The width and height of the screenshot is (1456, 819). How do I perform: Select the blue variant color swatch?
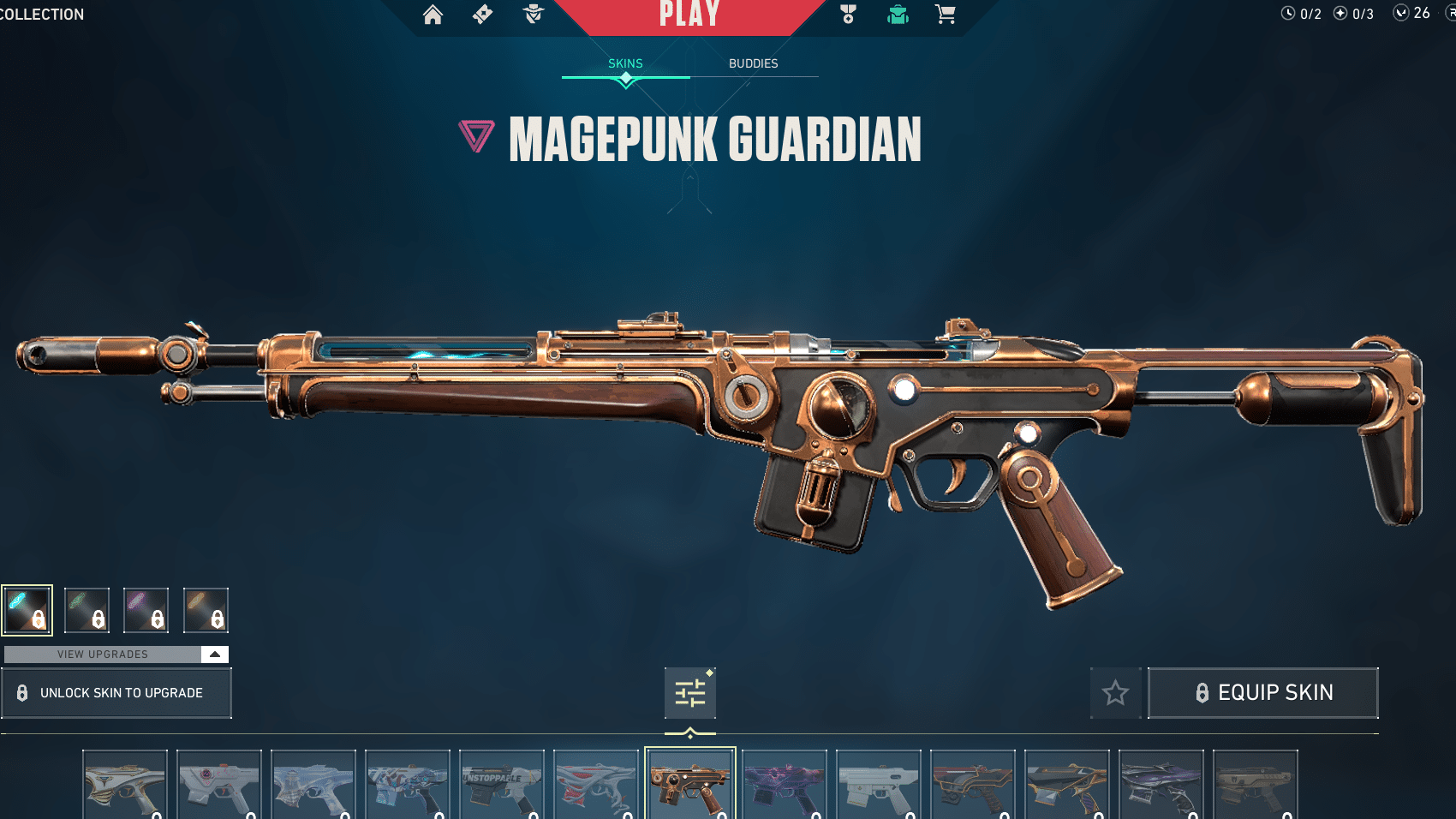(27, 609)
